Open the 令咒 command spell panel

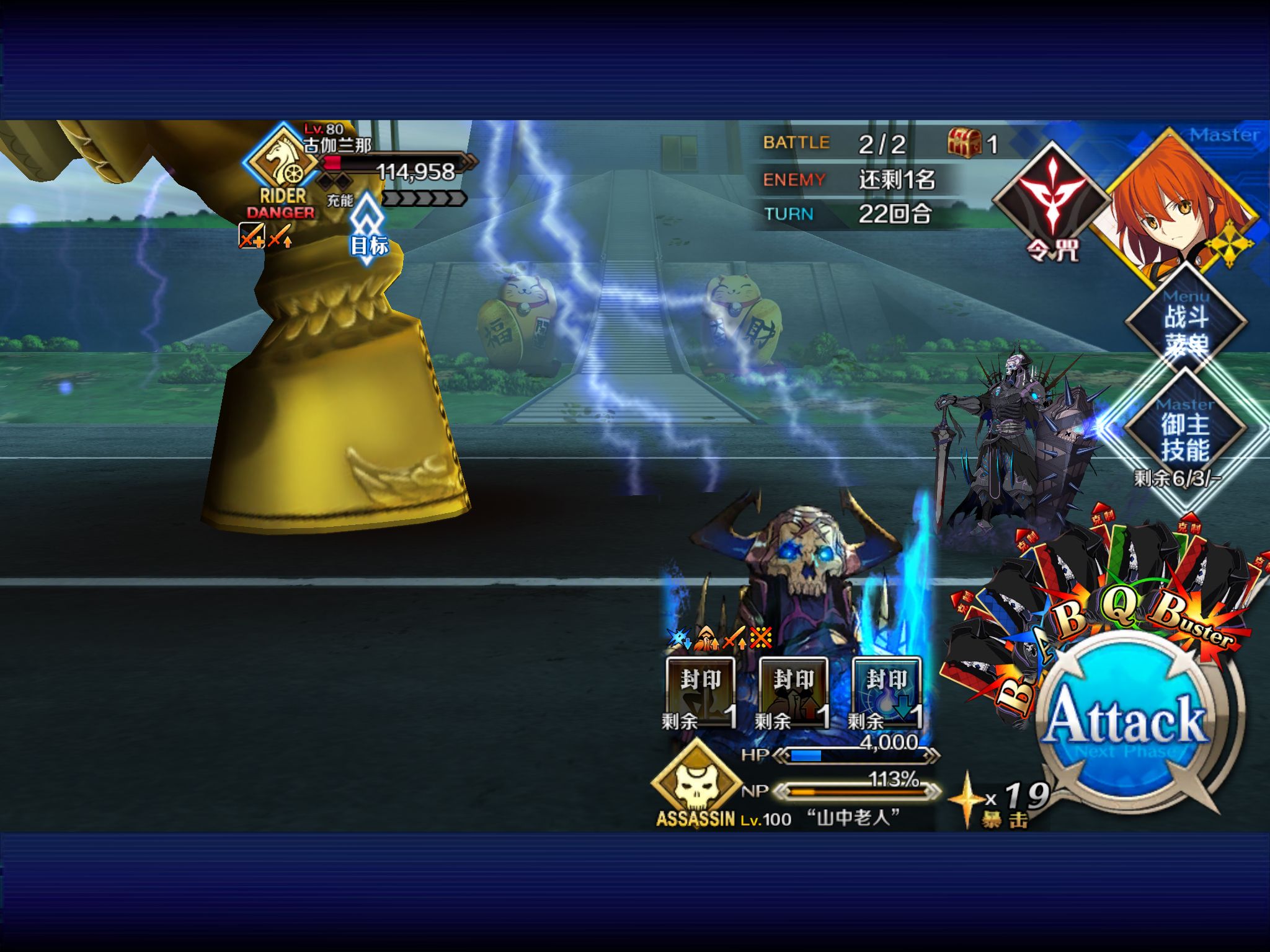point(1052,200)
